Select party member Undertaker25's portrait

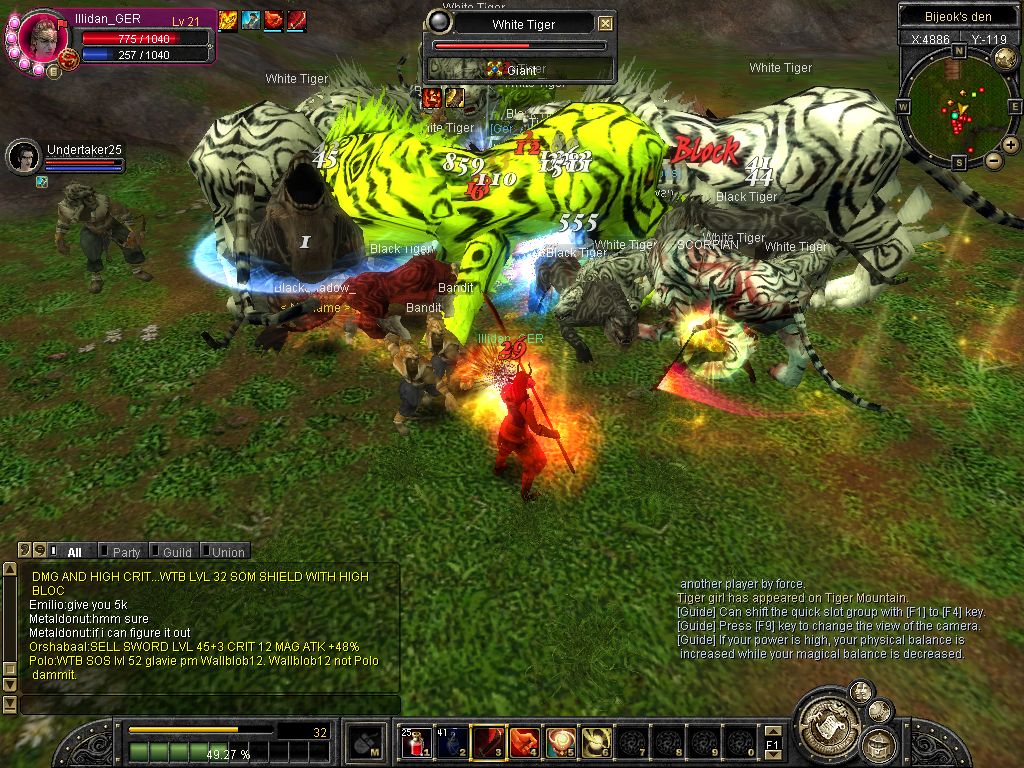[23, 156]
